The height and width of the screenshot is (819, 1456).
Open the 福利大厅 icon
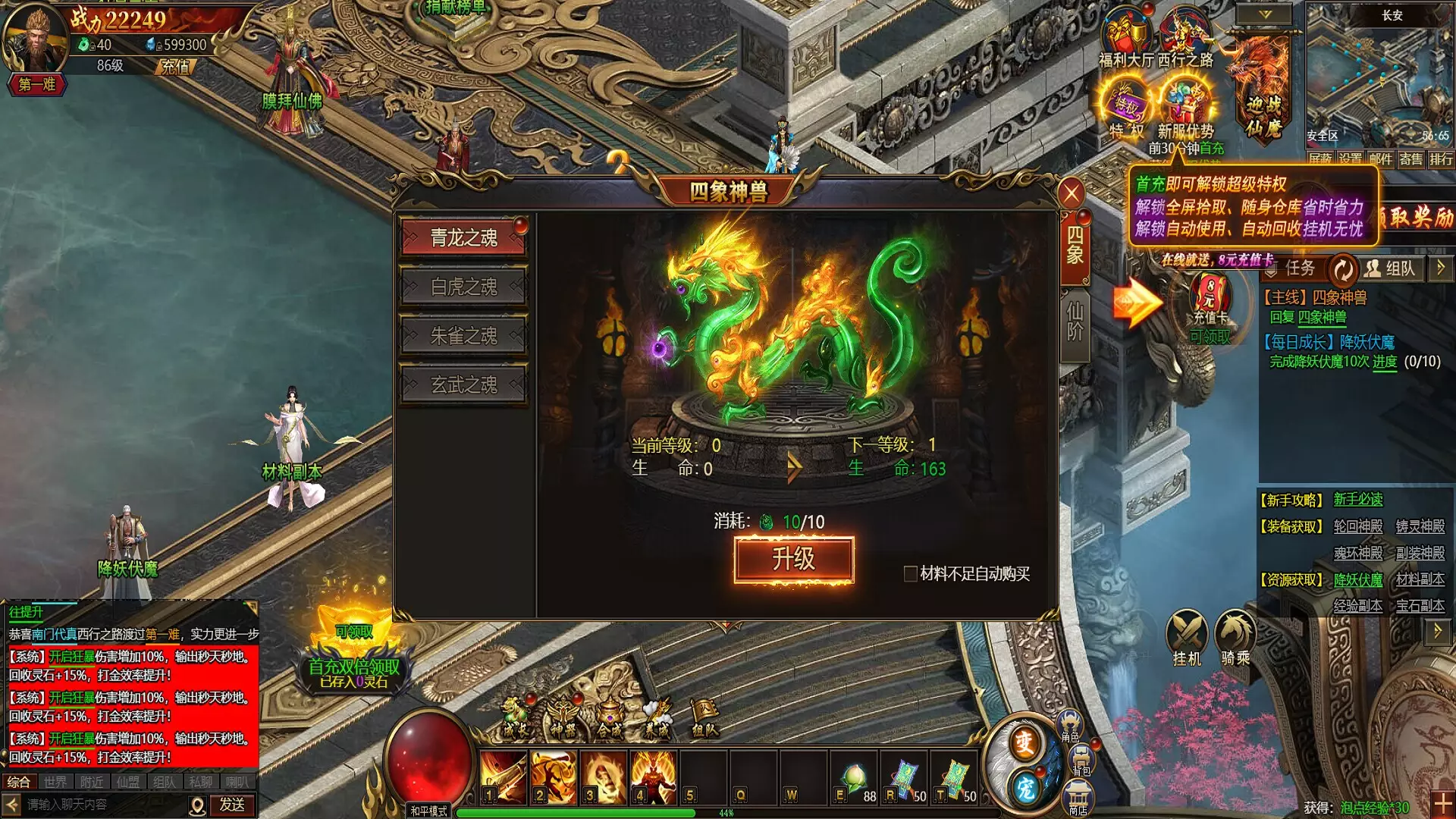[1126, 39]
